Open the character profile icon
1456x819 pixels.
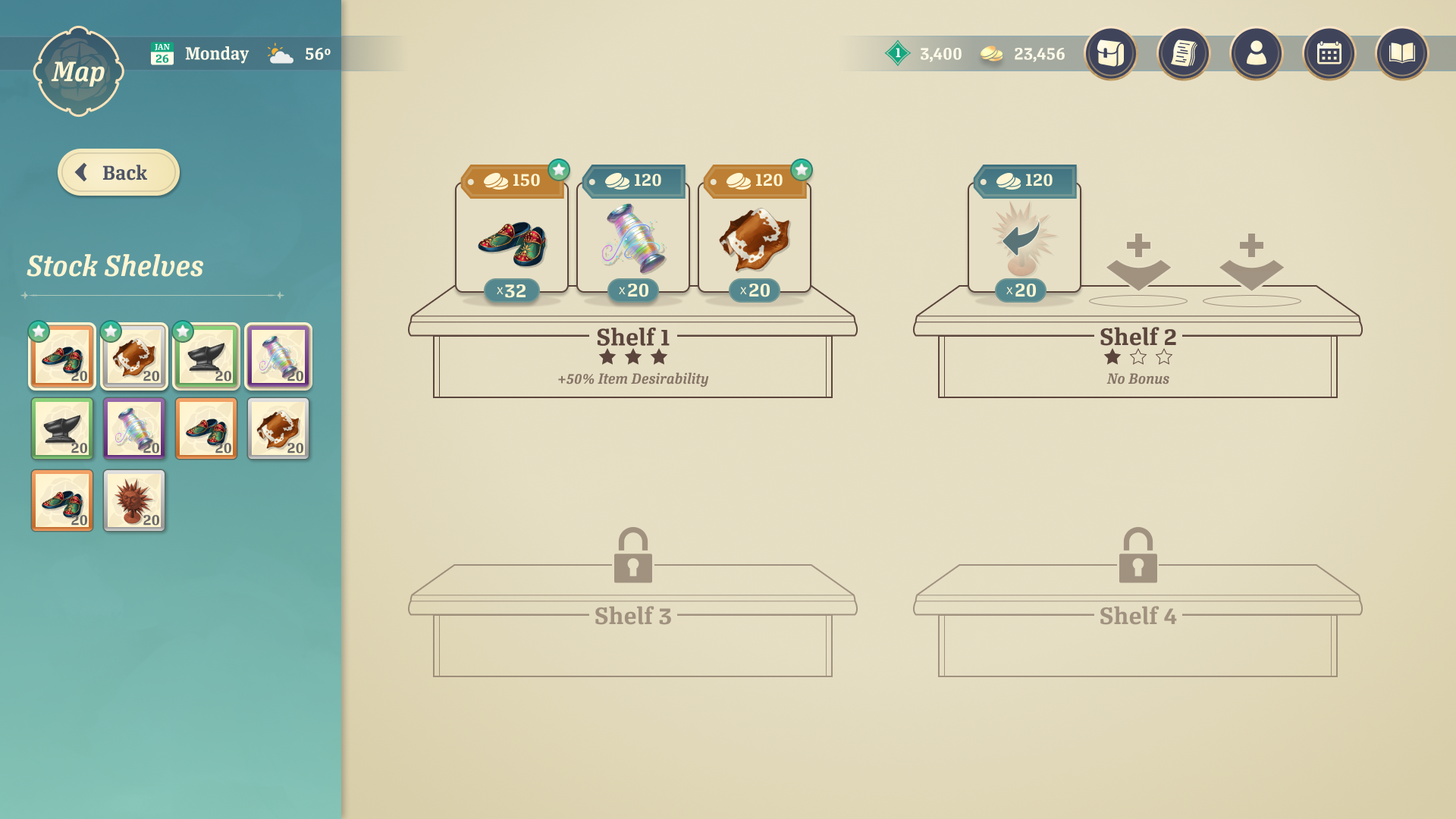point(1256,53)
